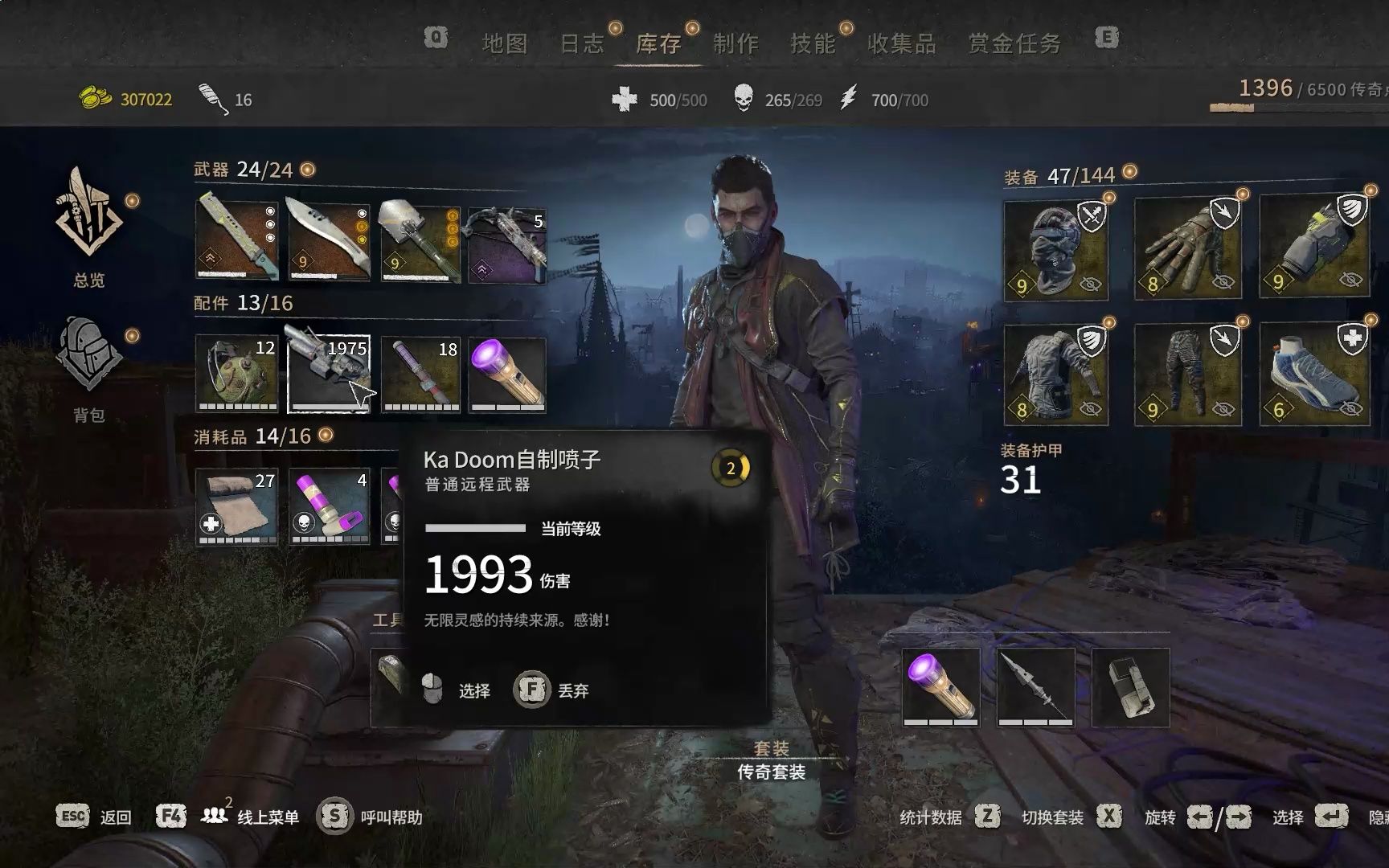The image size is (1389, 868).
Task: Select the shovel weapon slot
Action: click(x=420, y=242)
